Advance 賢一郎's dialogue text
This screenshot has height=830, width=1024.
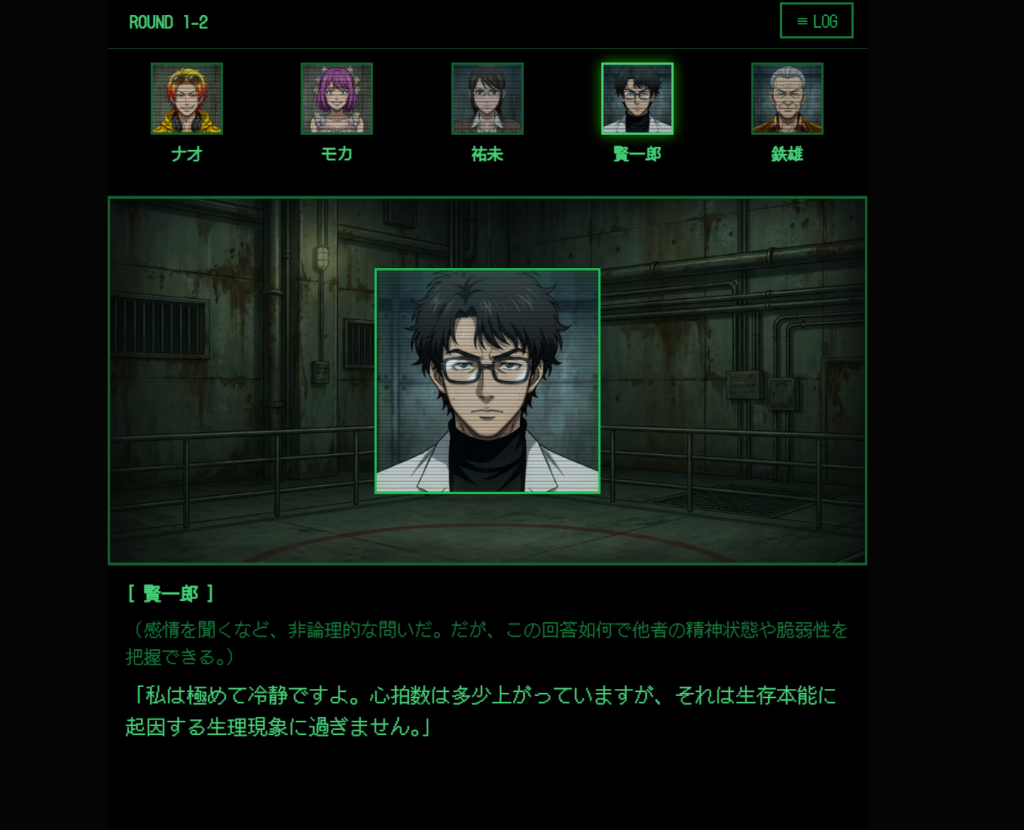486,708
